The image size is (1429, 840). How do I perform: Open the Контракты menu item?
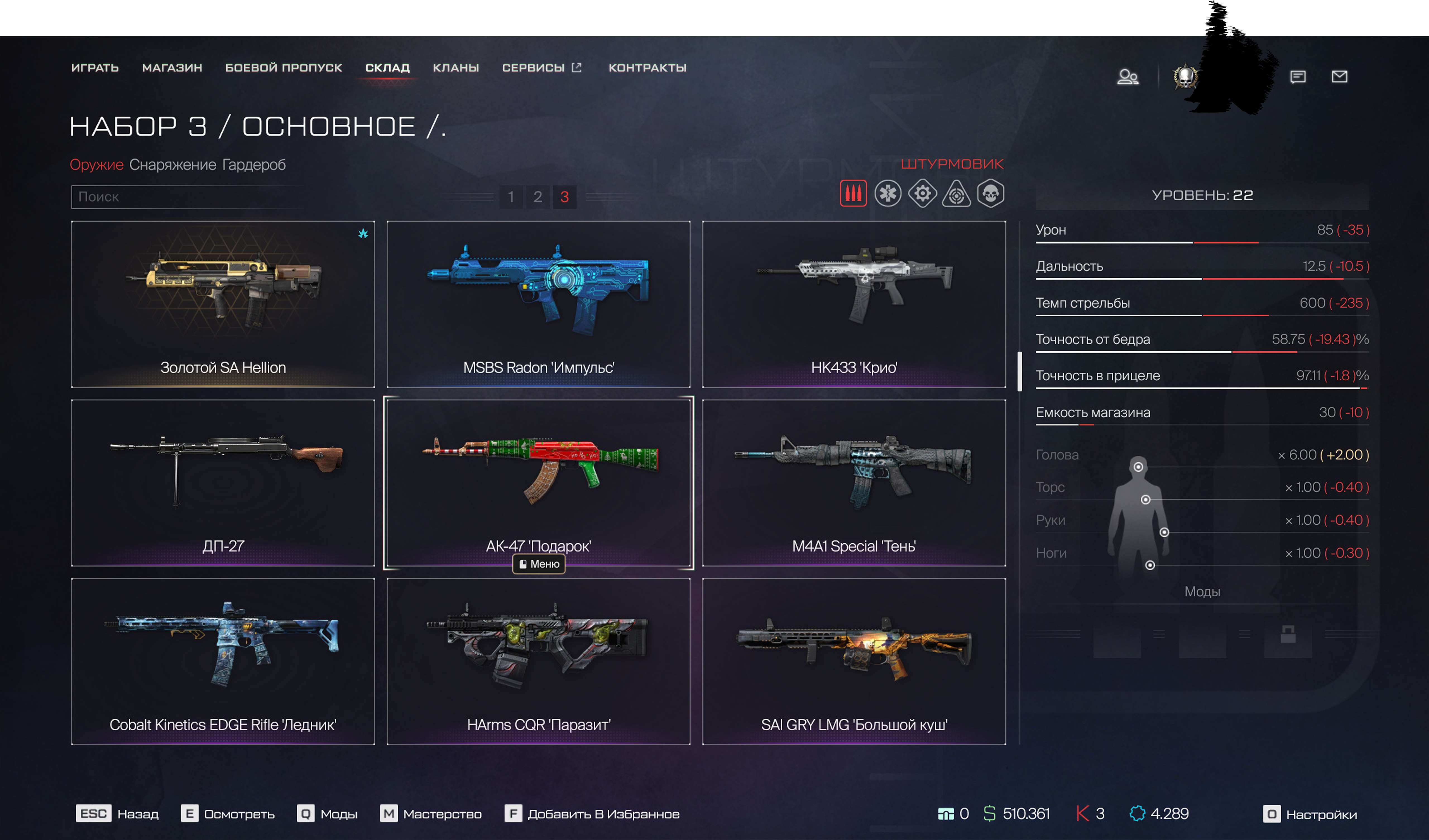(647, 68)
